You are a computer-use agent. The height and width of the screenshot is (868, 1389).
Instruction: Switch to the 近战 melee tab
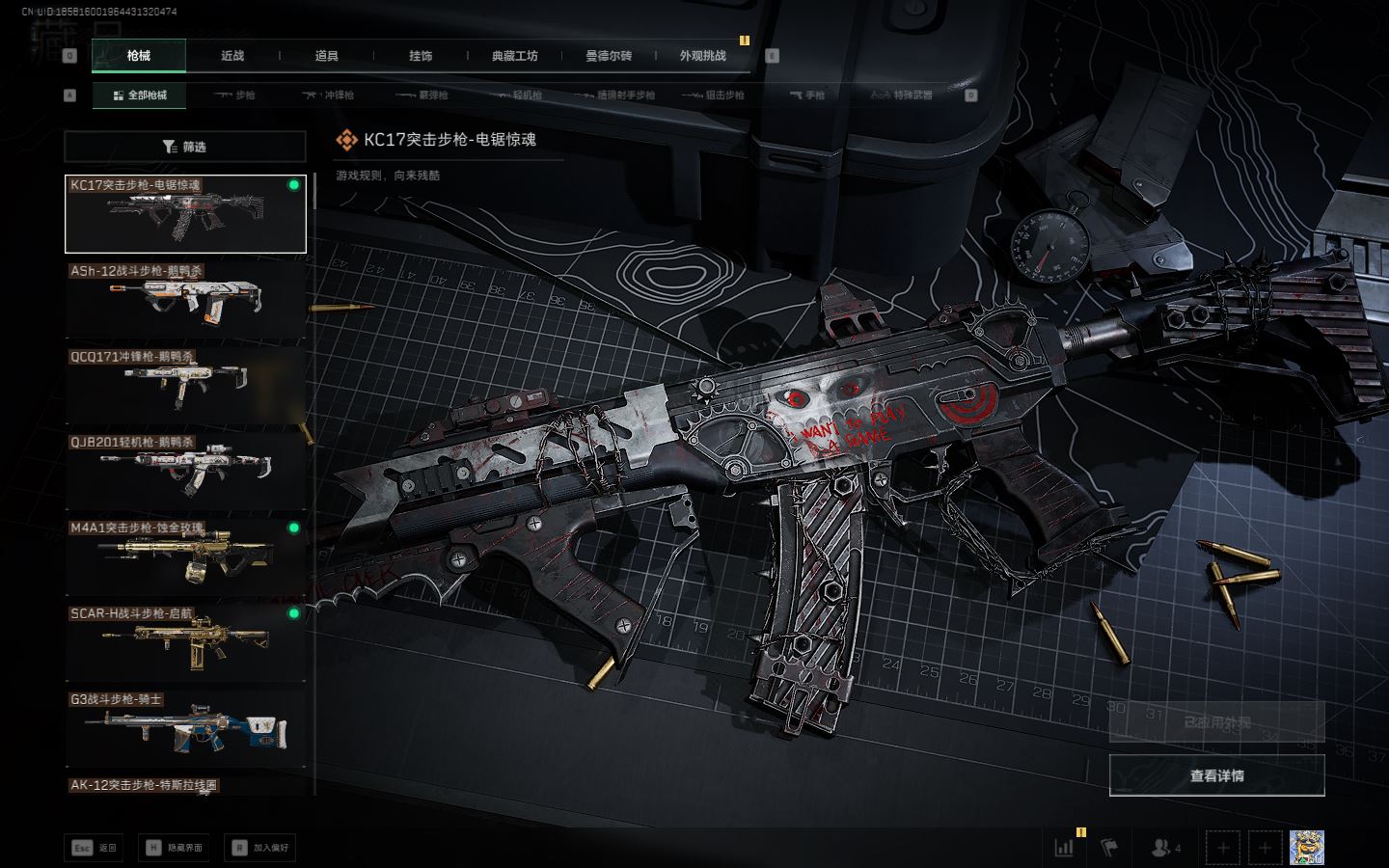232,56
